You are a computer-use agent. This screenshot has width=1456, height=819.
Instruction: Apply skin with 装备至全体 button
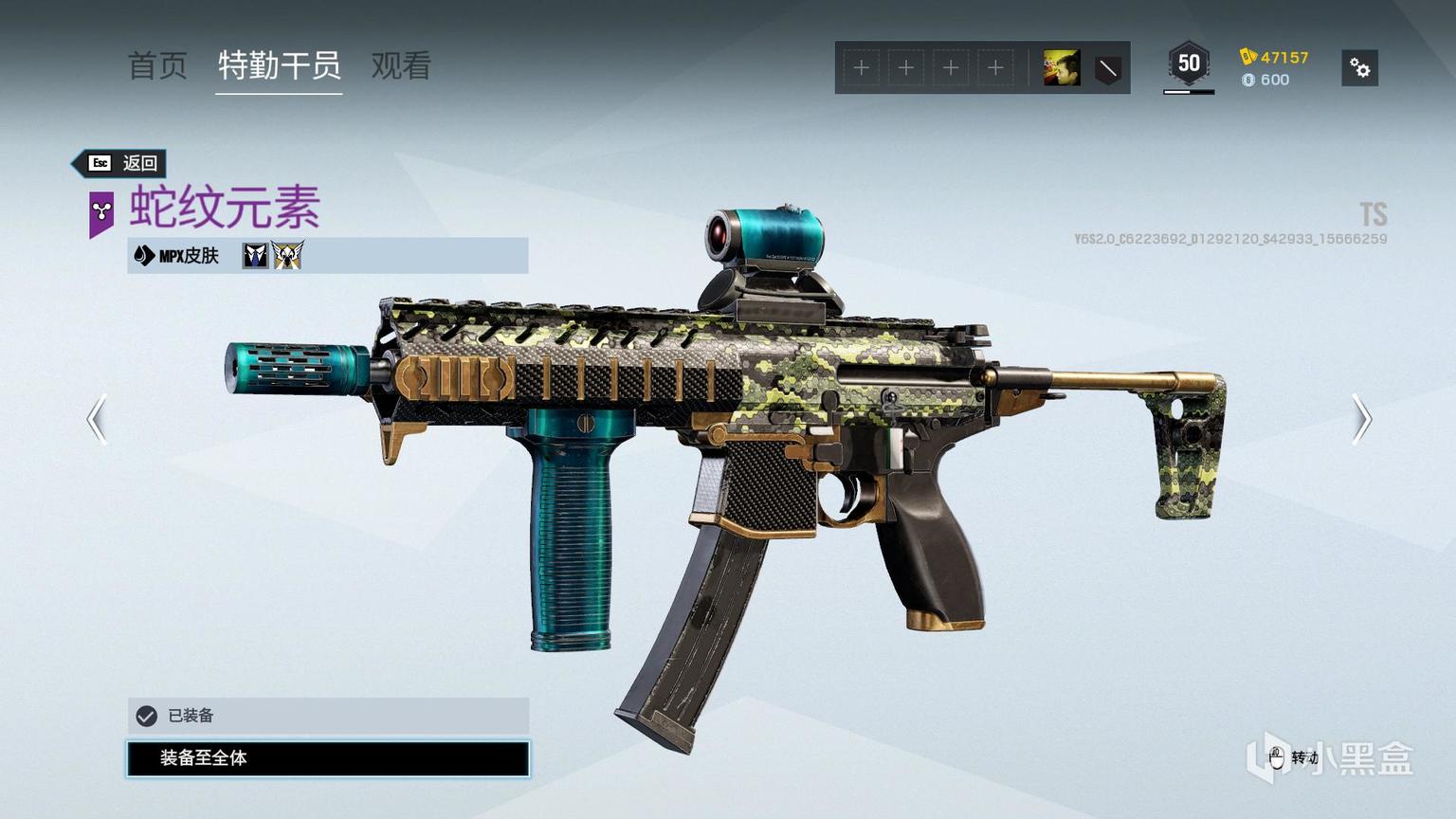pos(328,758)
